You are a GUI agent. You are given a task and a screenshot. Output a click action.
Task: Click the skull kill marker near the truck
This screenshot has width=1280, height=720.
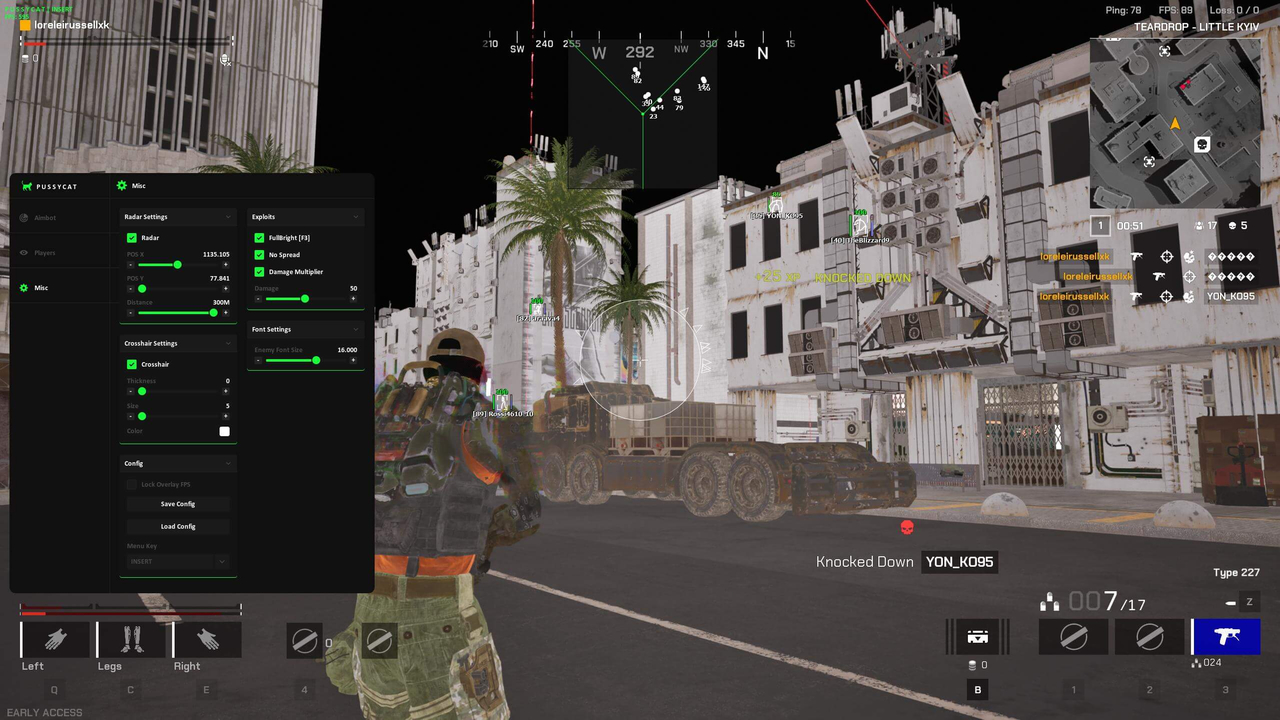click(907, 527)
